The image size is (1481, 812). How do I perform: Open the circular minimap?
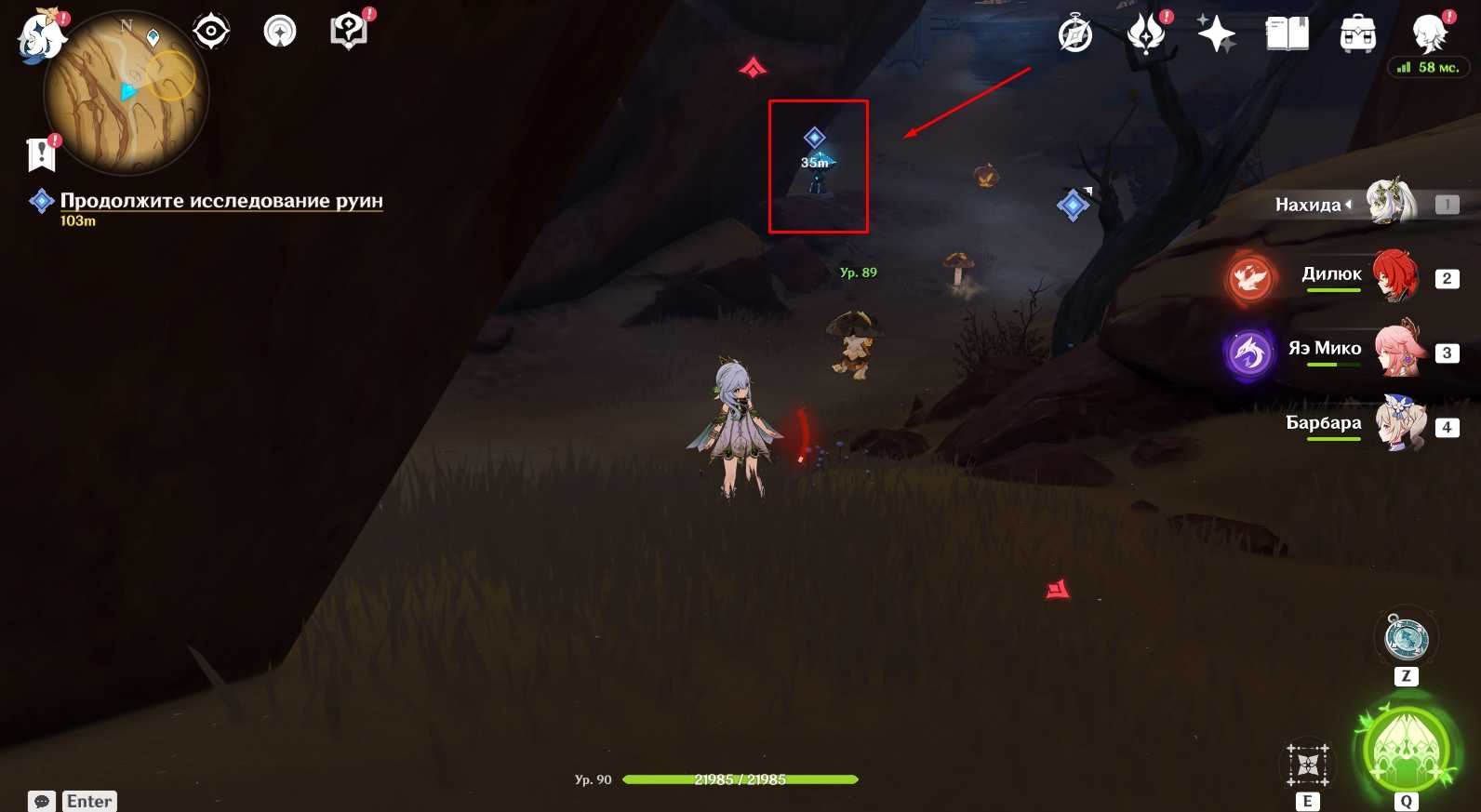coord(127,93)
